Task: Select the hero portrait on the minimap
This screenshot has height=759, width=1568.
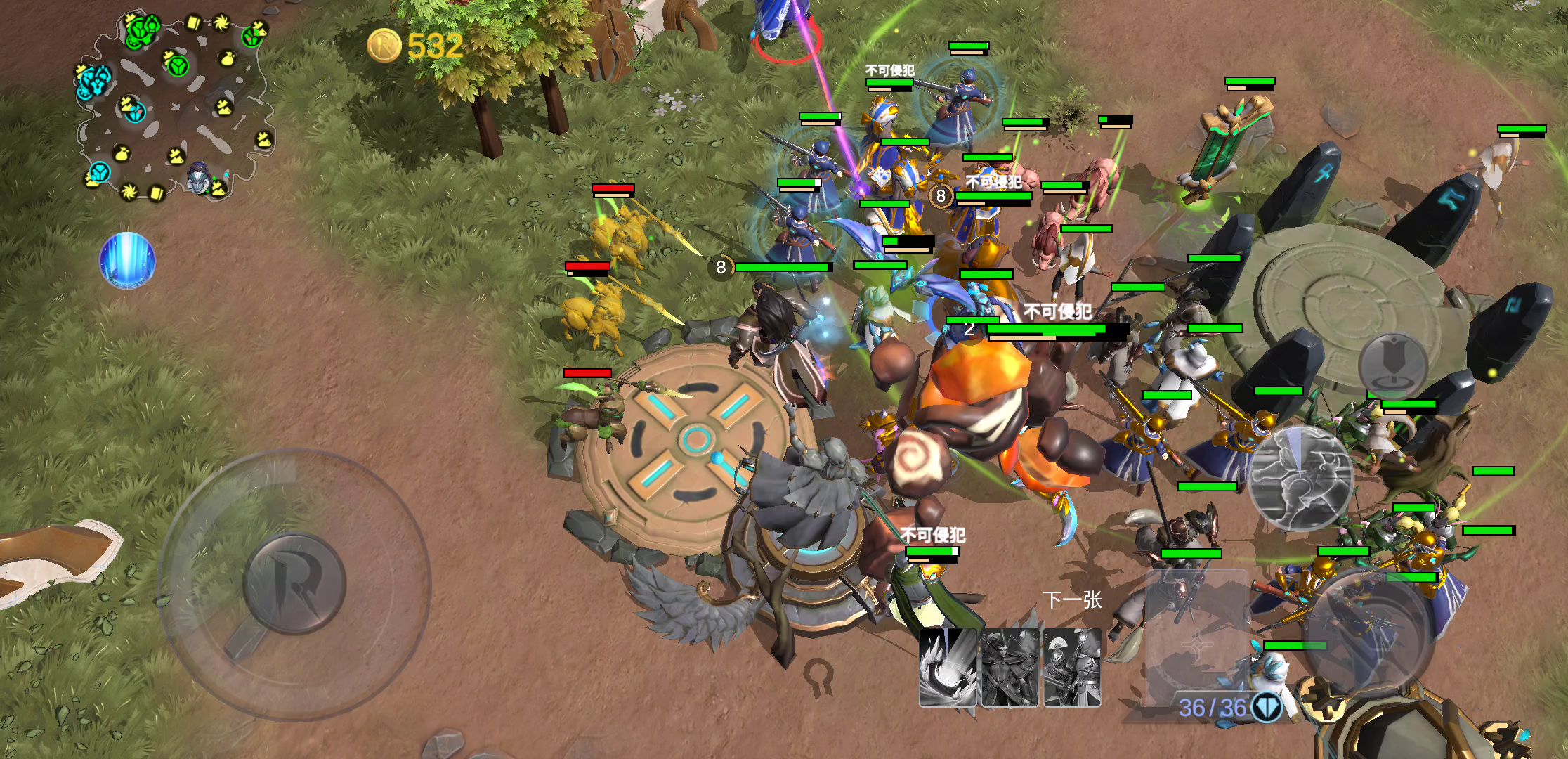Action: click(200, 177)
